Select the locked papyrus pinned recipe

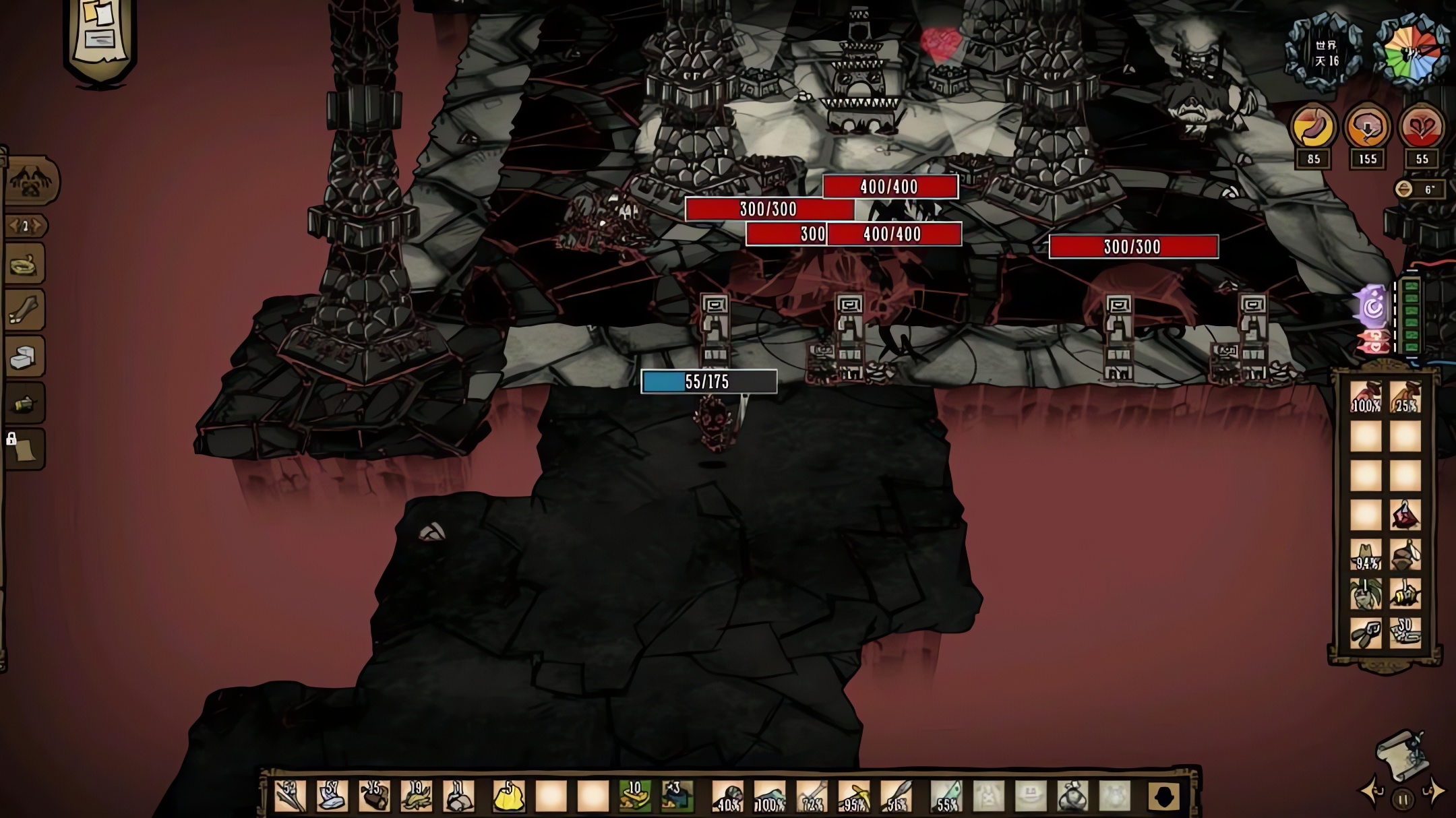point(26,449)
